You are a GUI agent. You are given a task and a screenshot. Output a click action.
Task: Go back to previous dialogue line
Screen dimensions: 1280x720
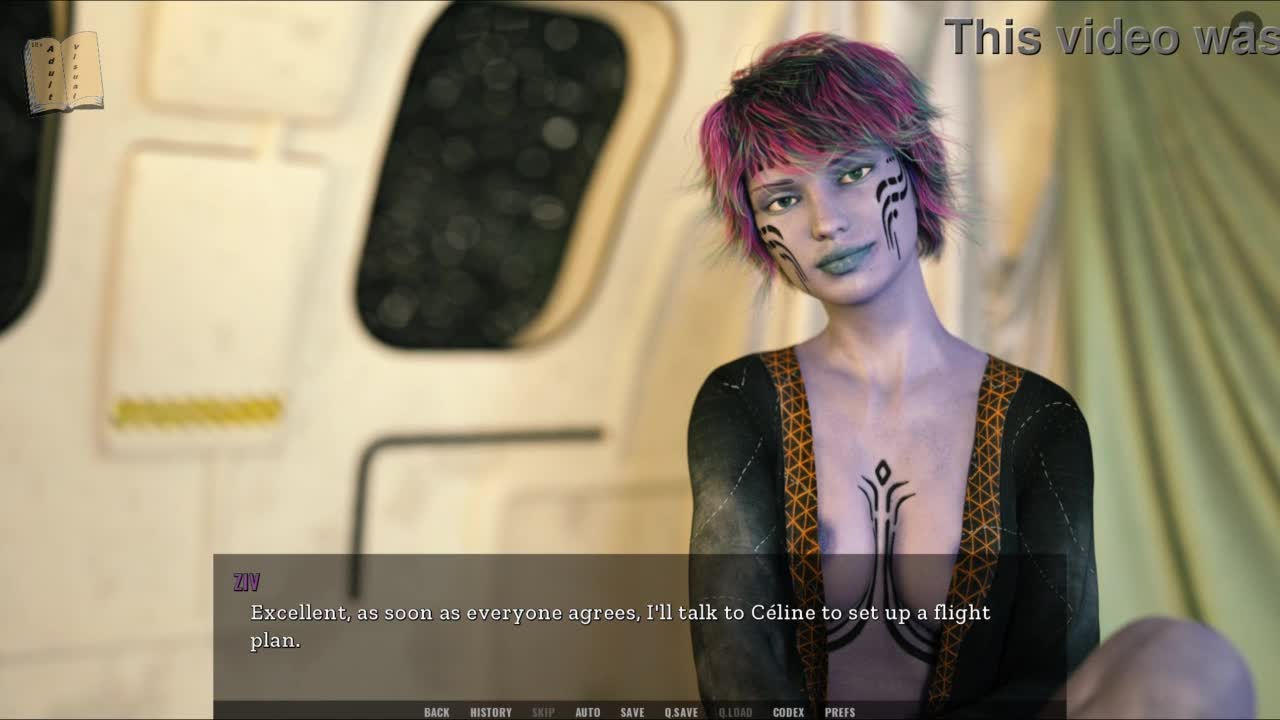[x=436, y=712]
